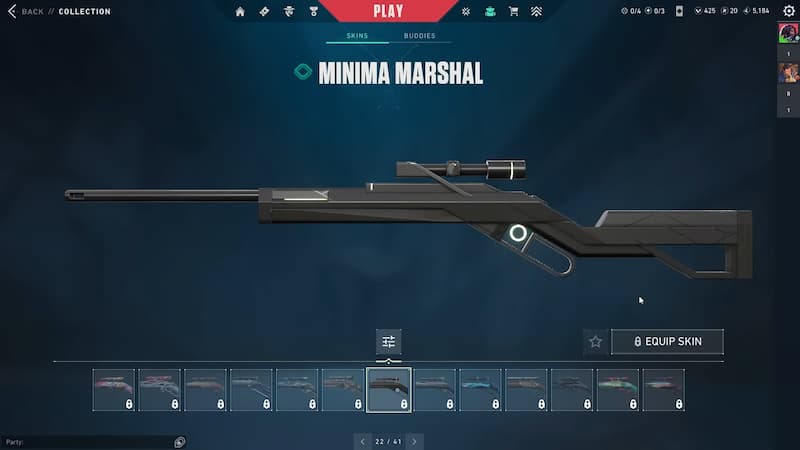This screenshot has width=800, height=450.
Task: Choose the bright cyan Marshal skin thumbnail
Action: (480, 390)
